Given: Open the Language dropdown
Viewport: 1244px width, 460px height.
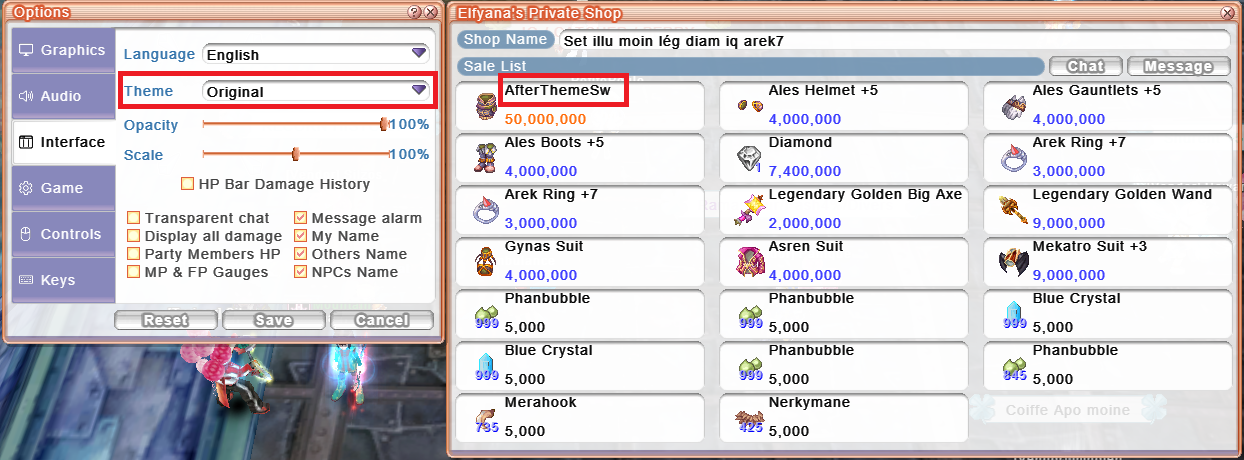Looking at the screenshot, I should 315,54.
